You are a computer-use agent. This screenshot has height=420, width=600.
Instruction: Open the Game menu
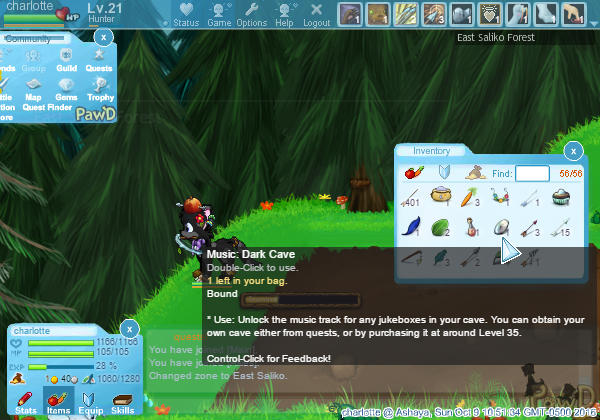[x=219, y=14]
